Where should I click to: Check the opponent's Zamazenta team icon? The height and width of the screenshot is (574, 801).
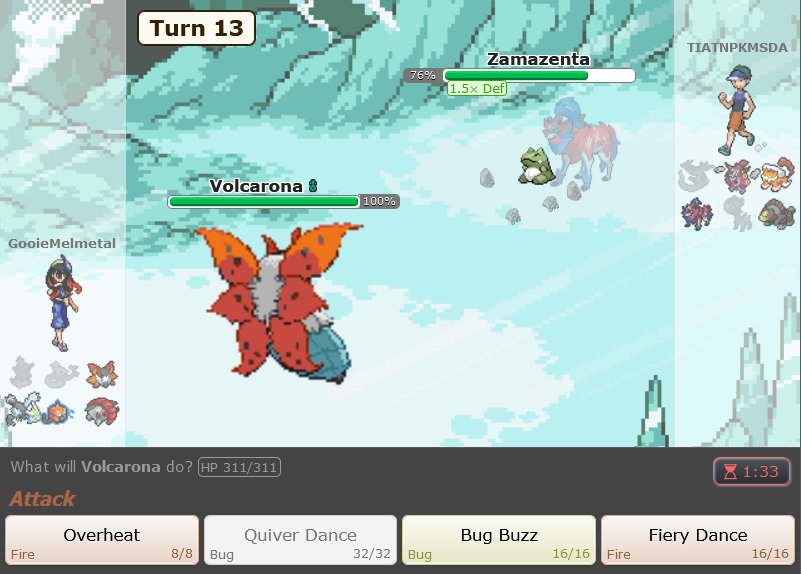point(697,213)
